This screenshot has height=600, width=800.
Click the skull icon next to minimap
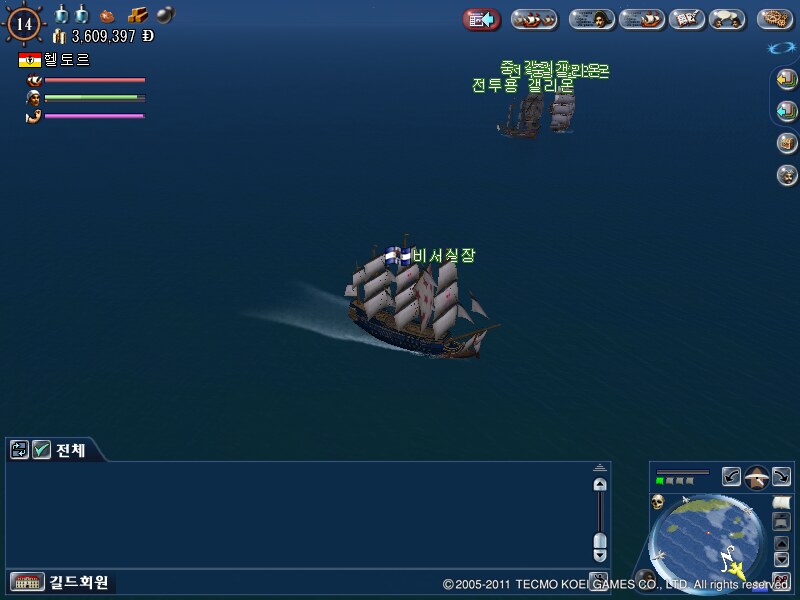[659, 501]
